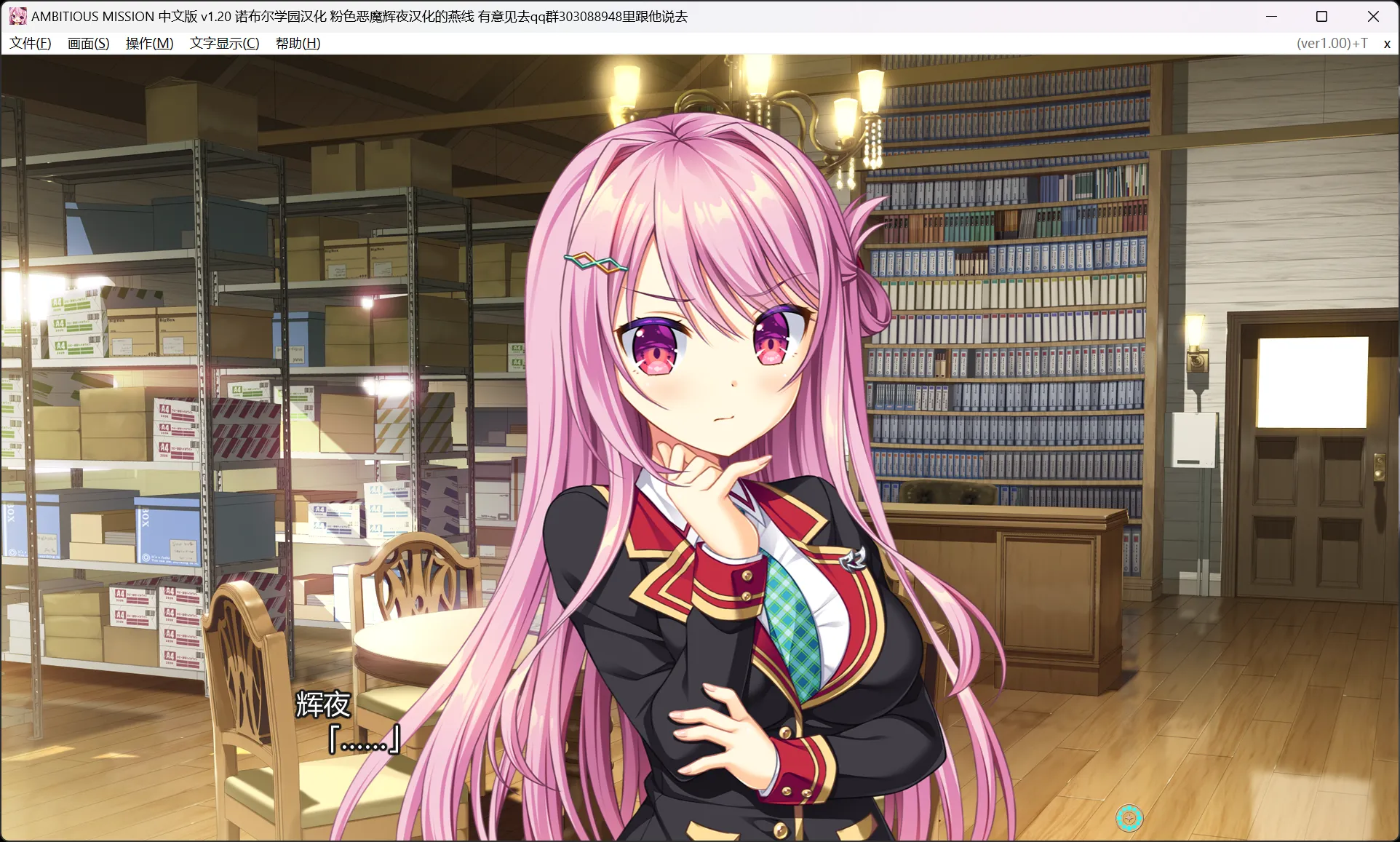The width and height of the screenshot is (1400, 842).
Task: Click the x to hide the menu bar
Action: [x=1386, y=43]
